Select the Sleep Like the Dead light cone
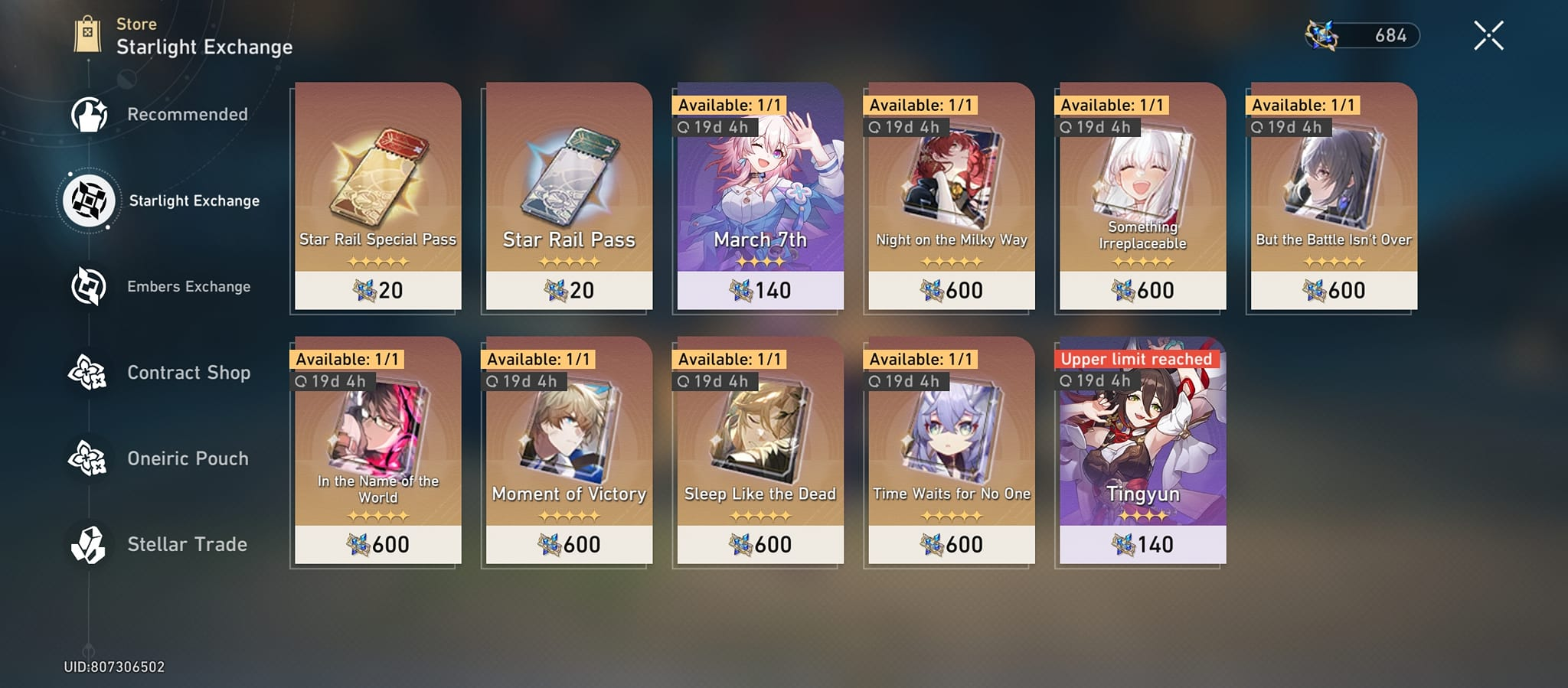The width and height of the screenshot is (1568, 688). pos(759,452)
